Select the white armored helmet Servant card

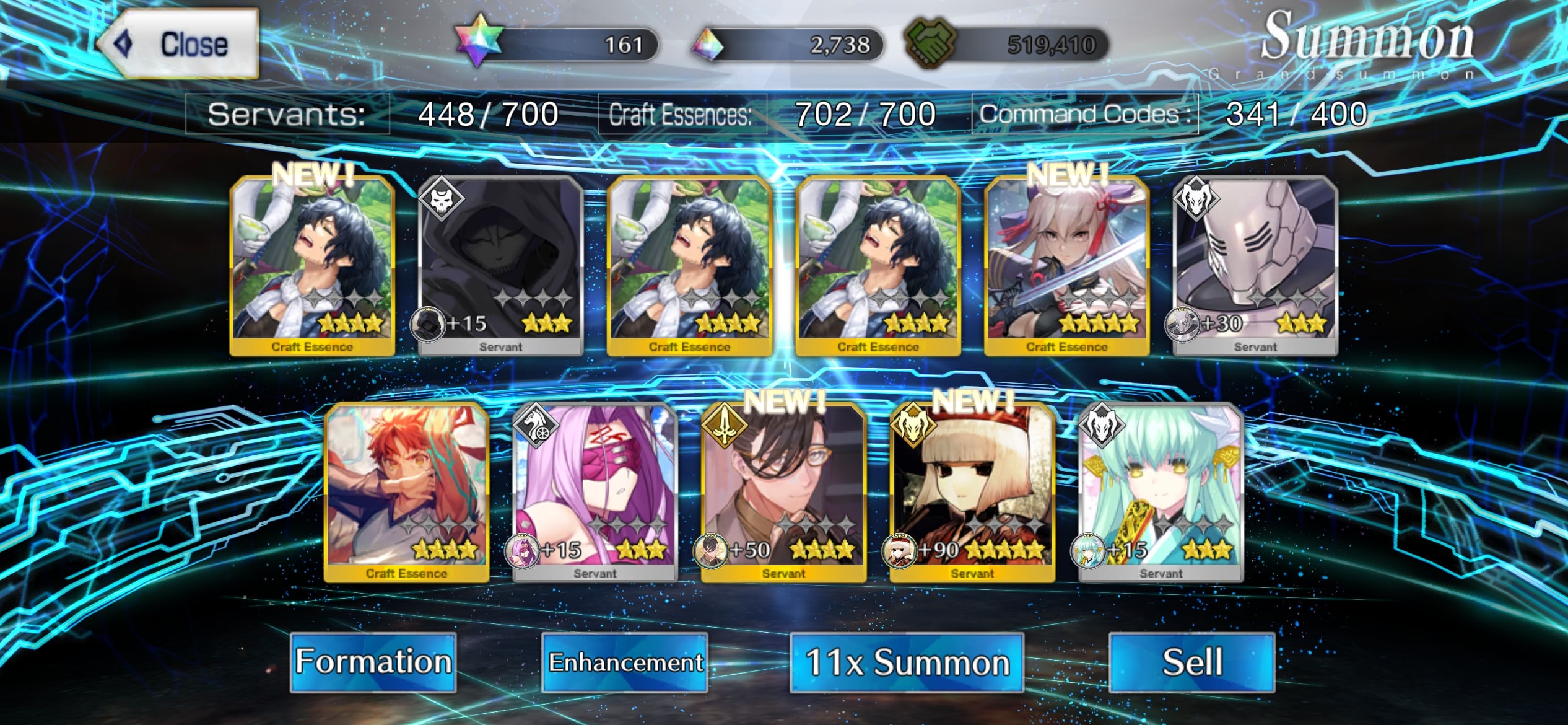(1255, 266)
